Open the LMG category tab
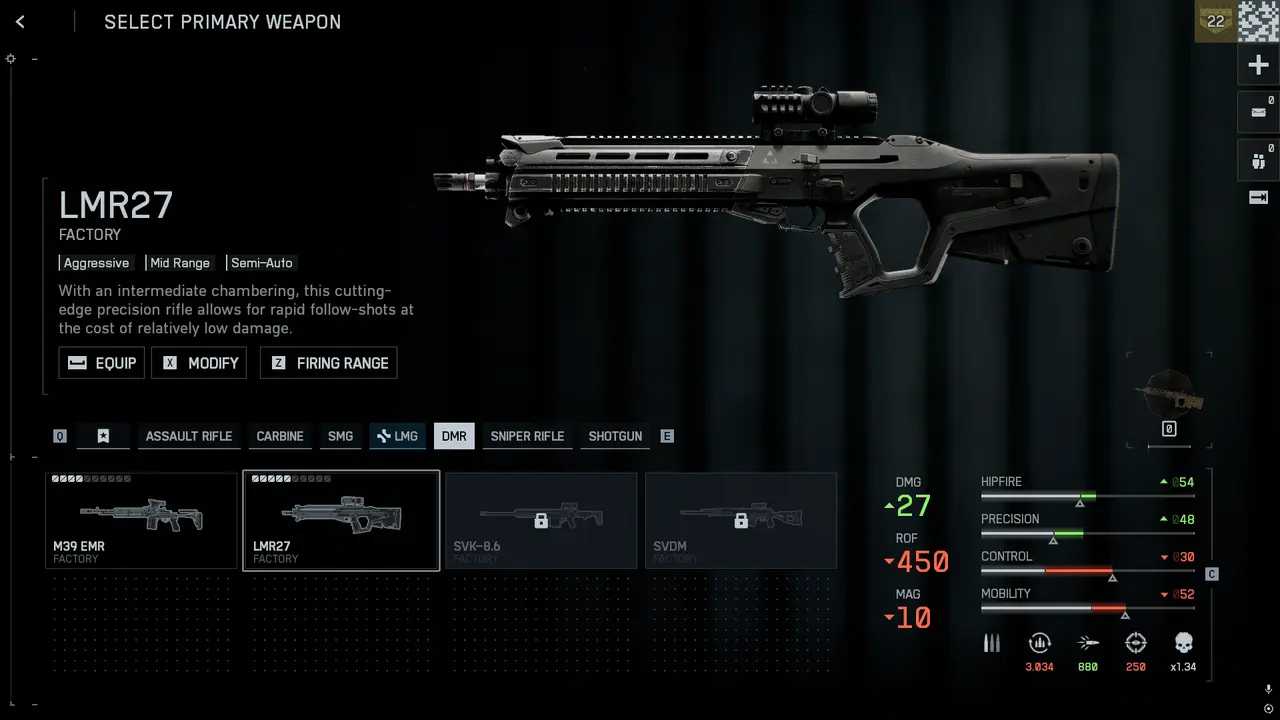This screenshot has height=720, width=1280. tap(397, 436)
